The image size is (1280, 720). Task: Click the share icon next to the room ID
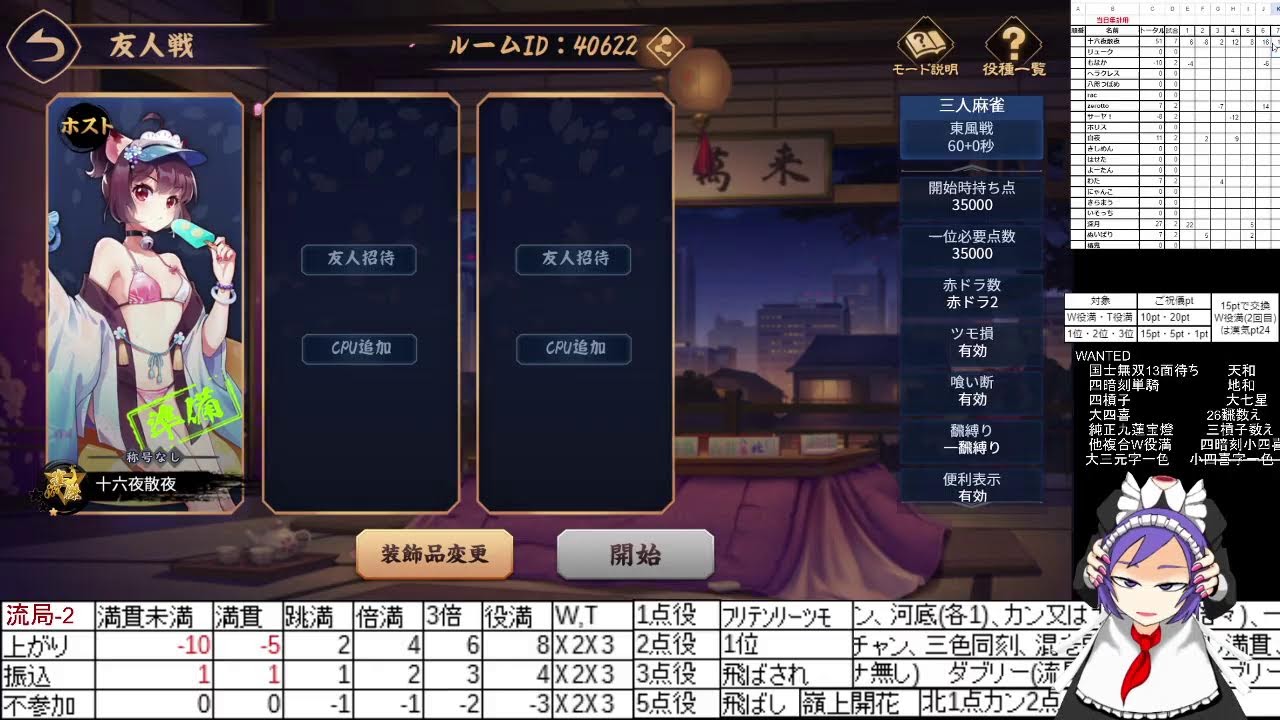[x=665, y=46]
